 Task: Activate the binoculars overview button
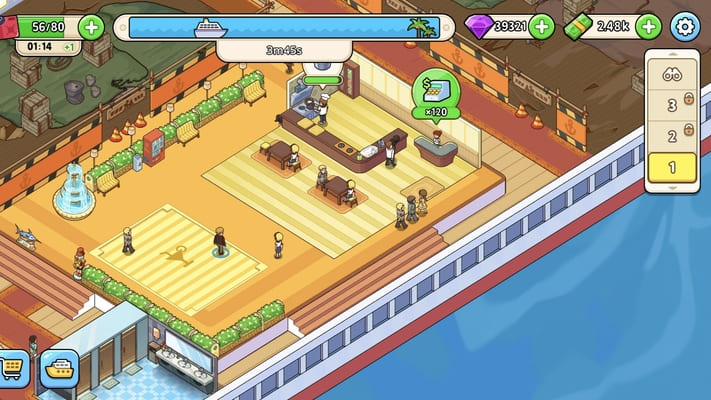[671, 71]
